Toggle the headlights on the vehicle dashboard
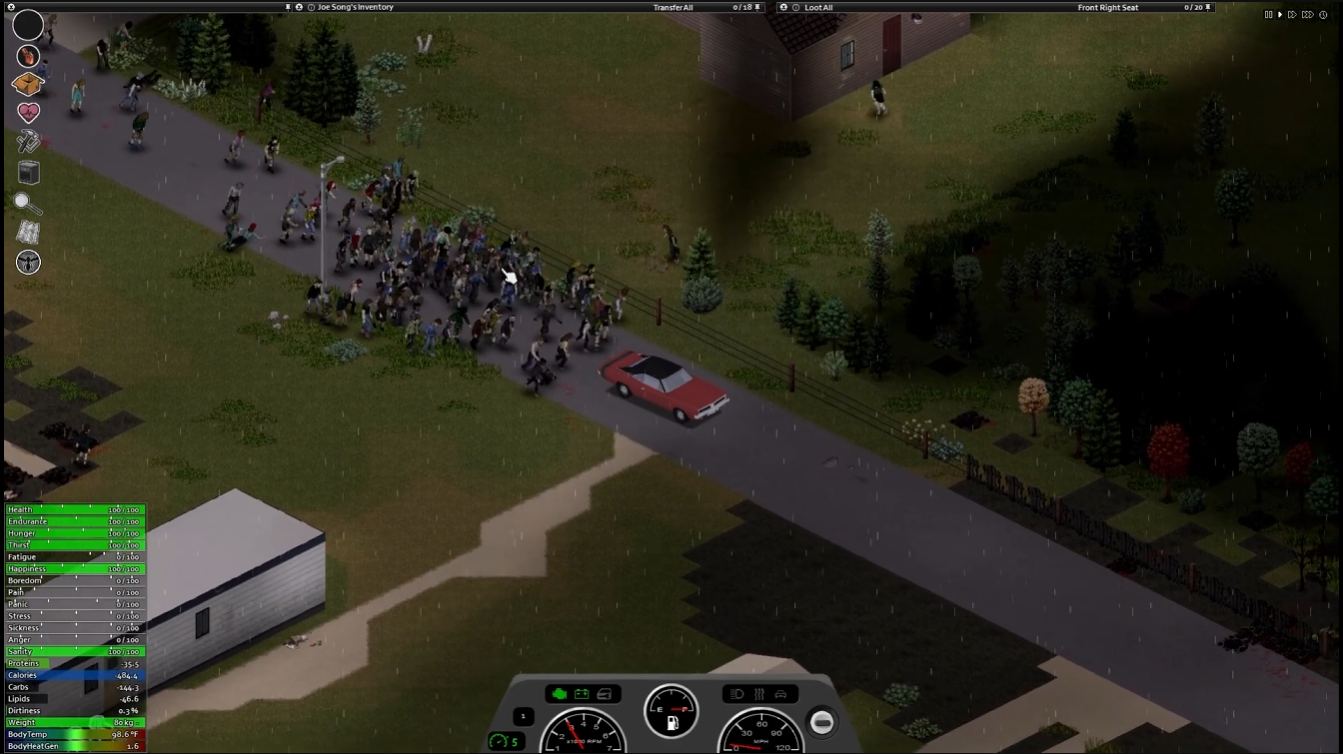The height and width of the screenshot is (754, 1343). coord(735,695)
